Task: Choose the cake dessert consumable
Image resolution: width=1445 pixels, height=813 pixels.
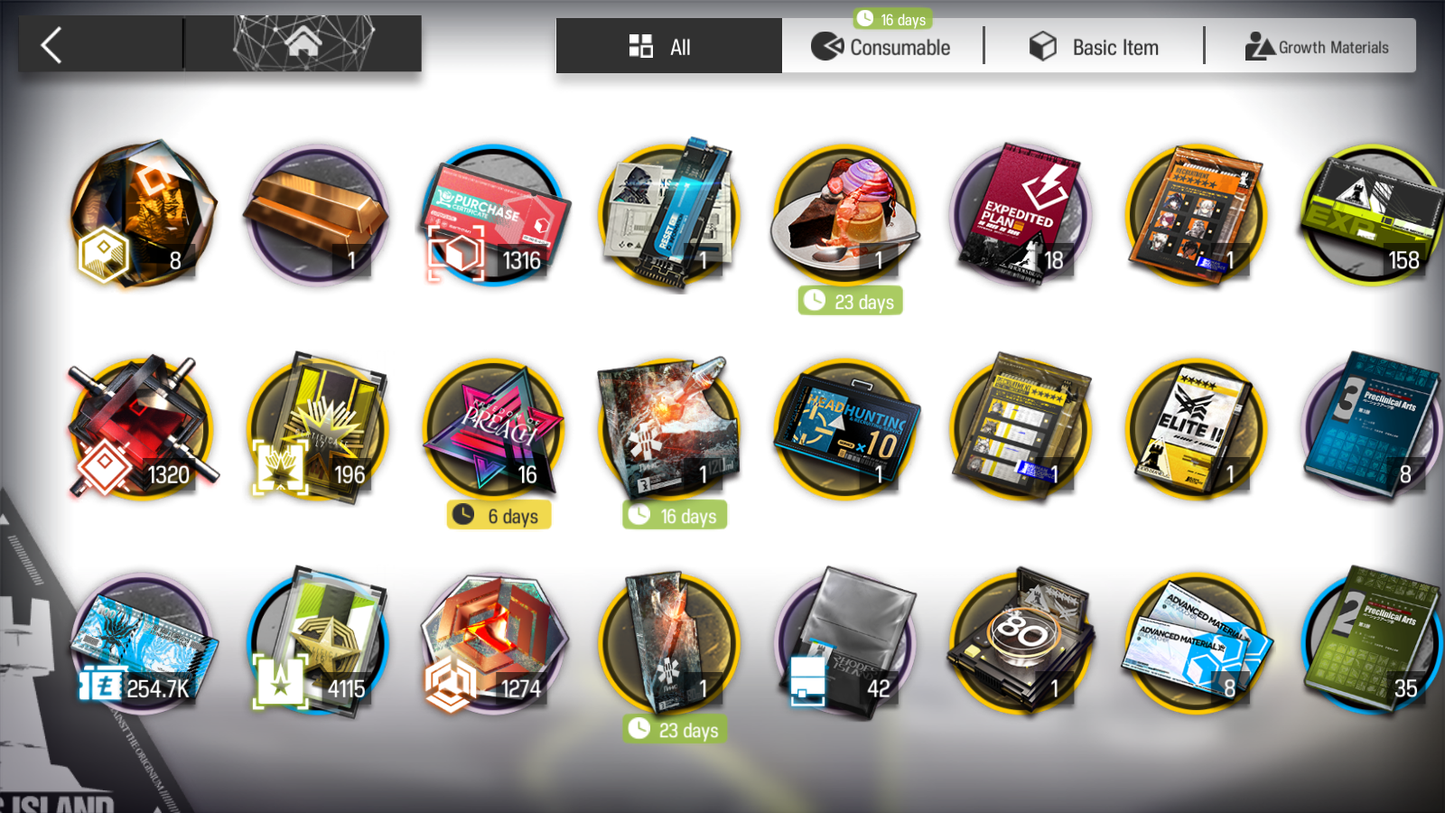Action: click(x=845, y=215)
